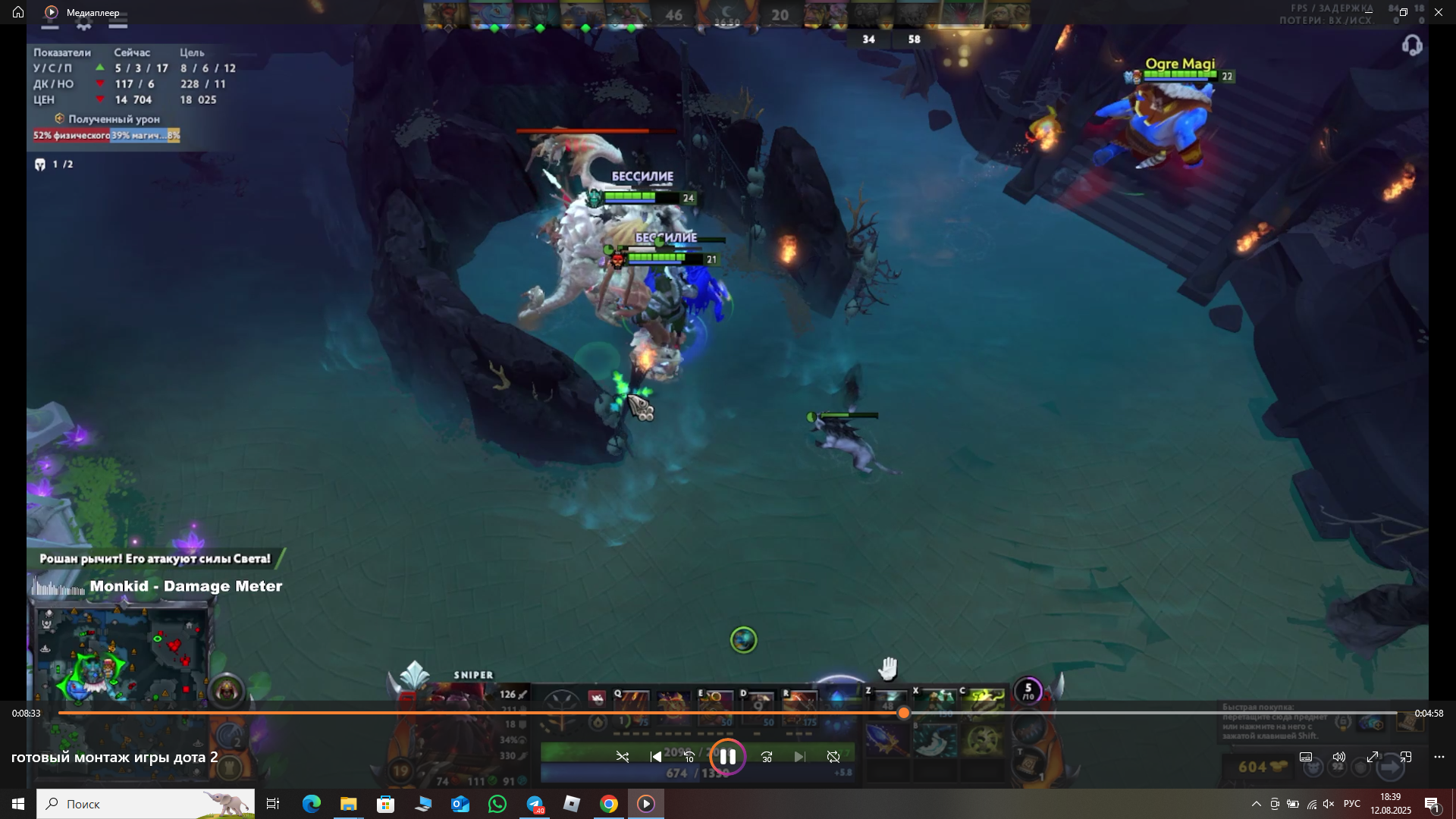
Task: Activate the Glyph tower button
Action: pos(230,767)
